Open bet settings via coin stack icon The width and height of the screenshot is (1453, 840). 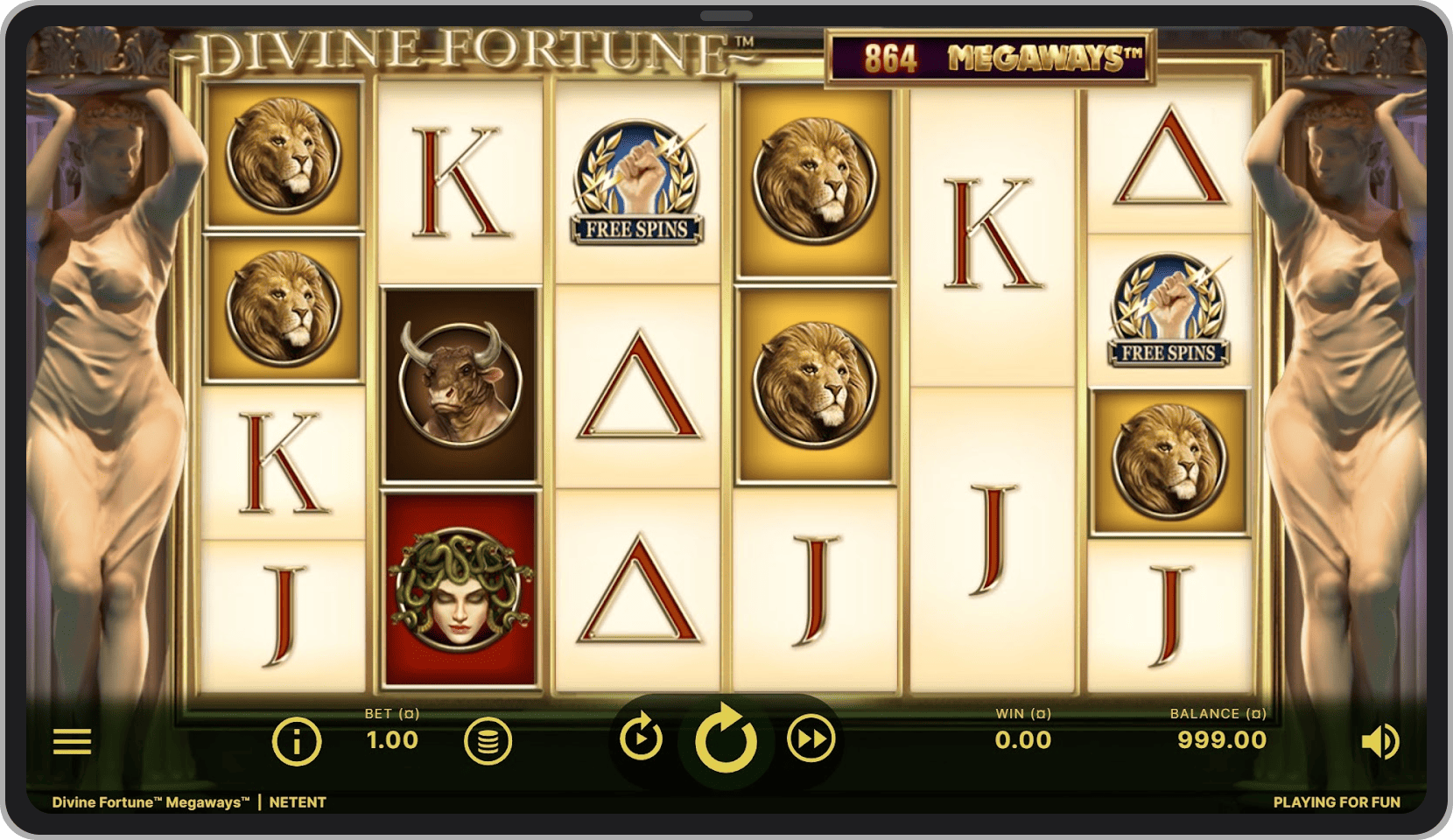488,740
